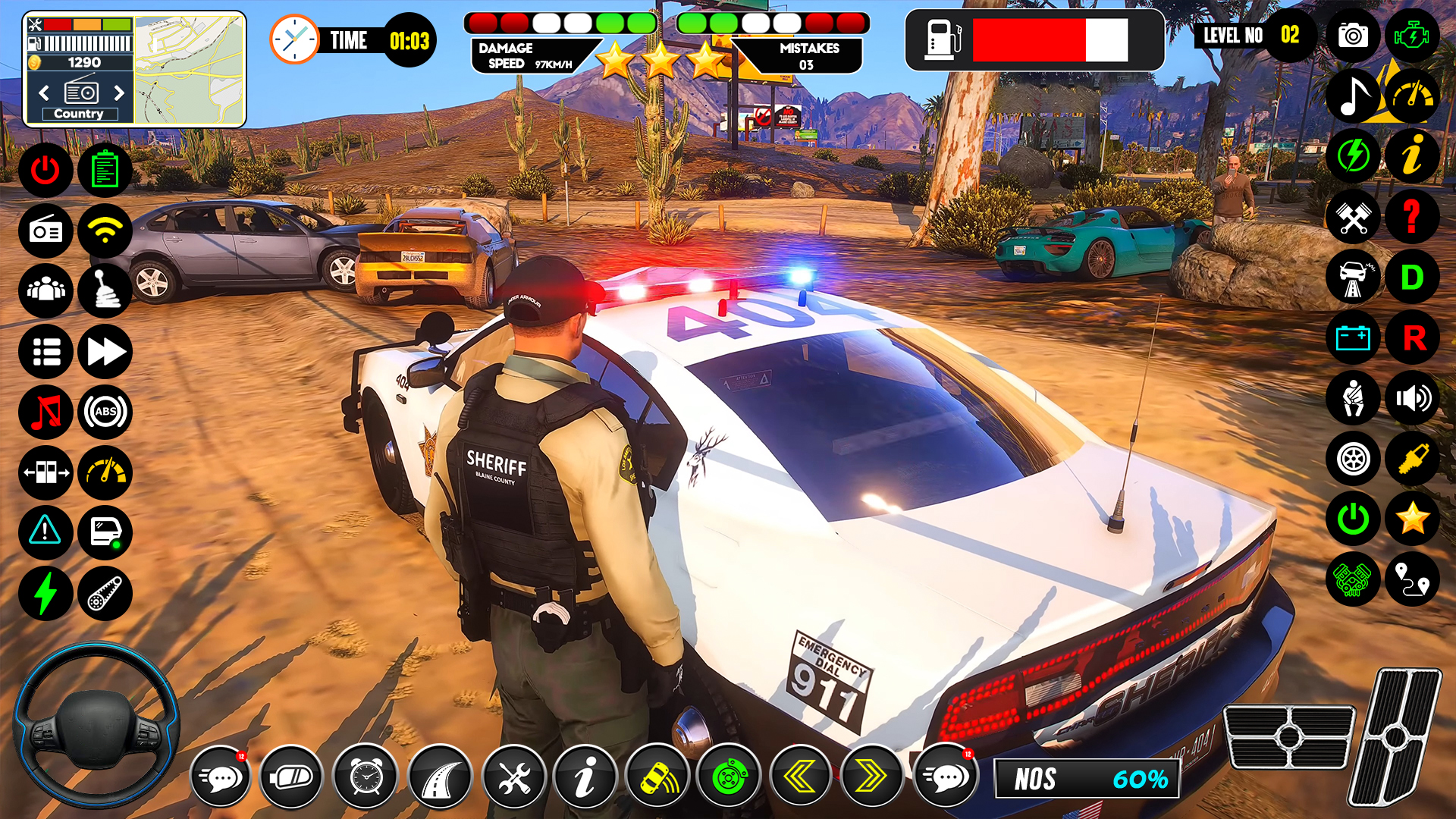Switch radio to the next station

[x=118, y=93]
